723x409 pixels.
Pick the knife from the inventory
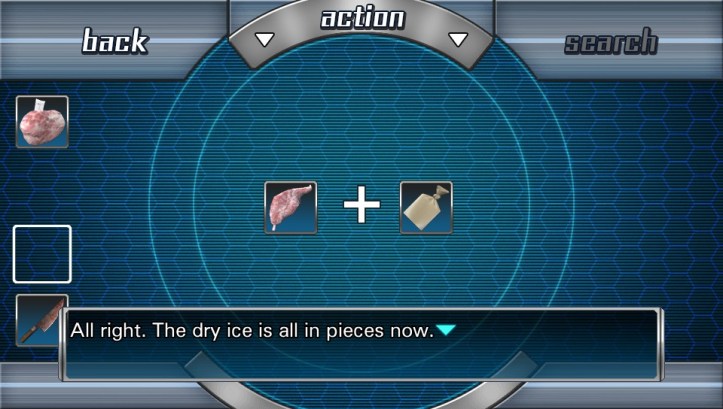pyautogui.click(x=40, y=319)
